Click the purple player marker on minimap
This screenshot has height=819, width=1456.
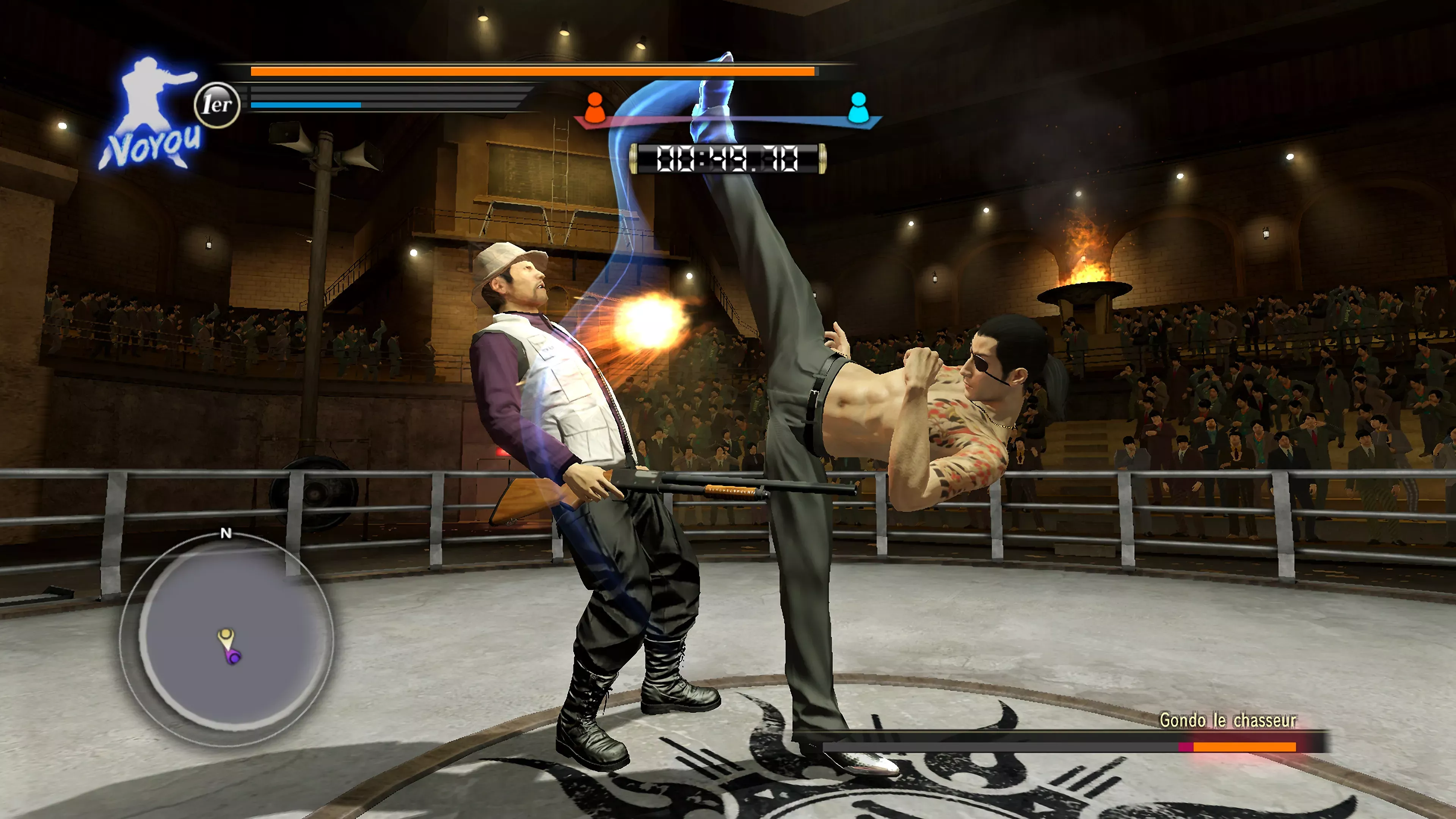click(x=234, y=656)
